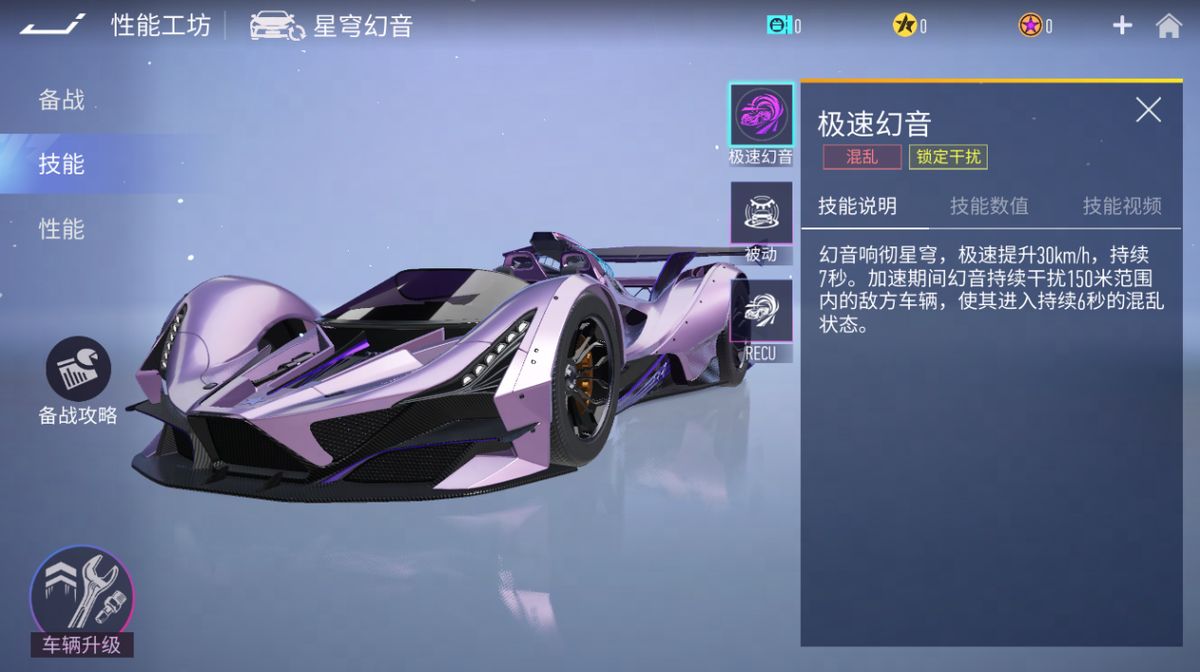Screen dimensions: 1200x672
Task: Open the 备战 menu entry
Action: 62,100
